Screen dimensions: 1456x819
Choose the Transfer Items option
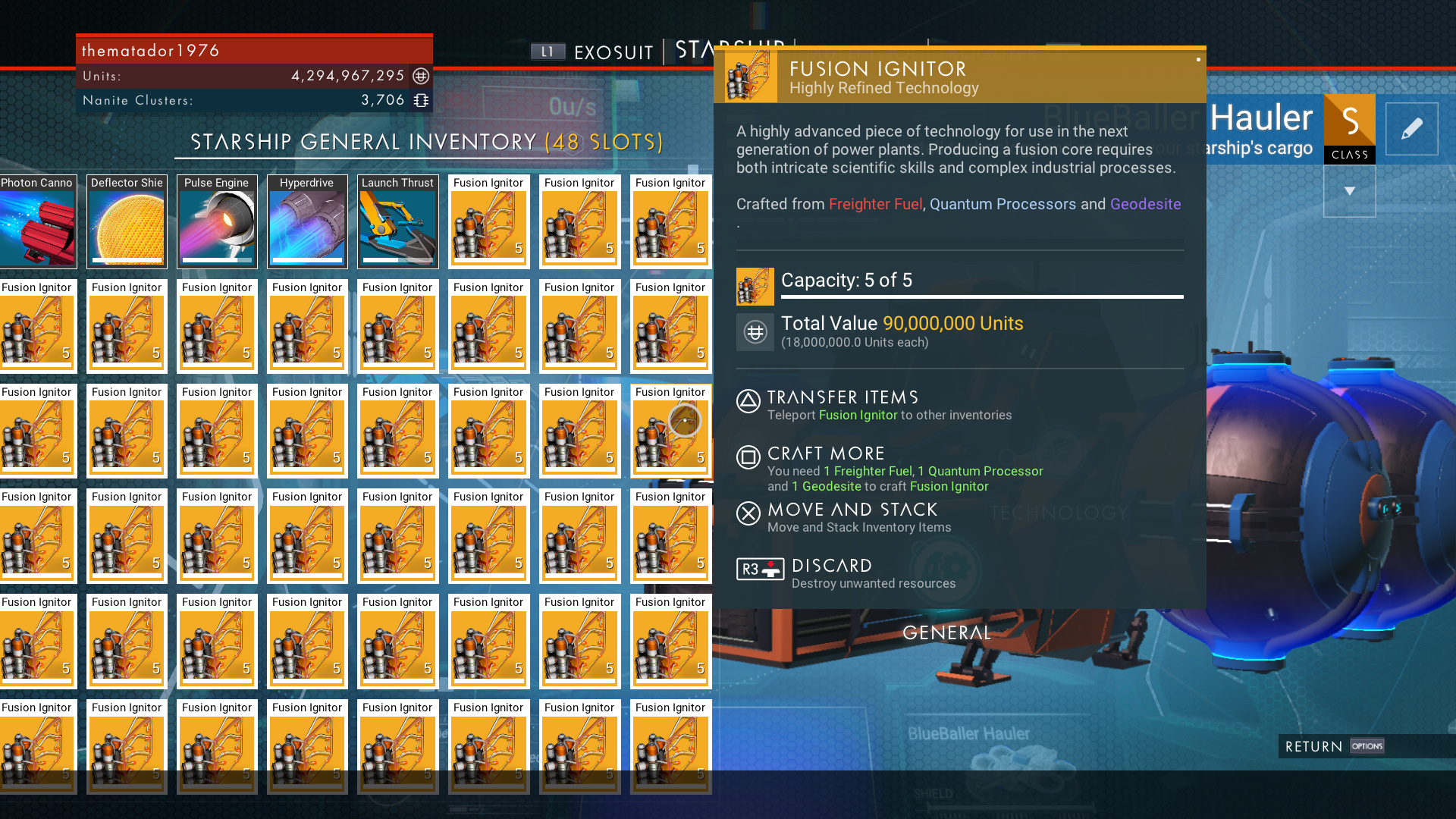coord(842,398)
